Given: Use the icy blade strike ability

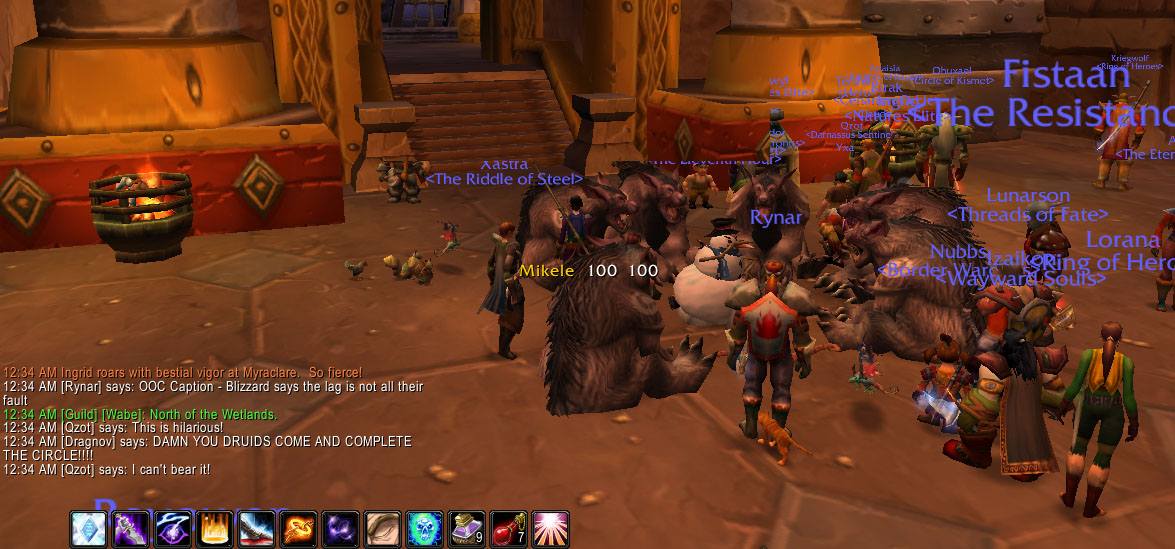Looking at the screenshot, I should [x=256, y=528].
